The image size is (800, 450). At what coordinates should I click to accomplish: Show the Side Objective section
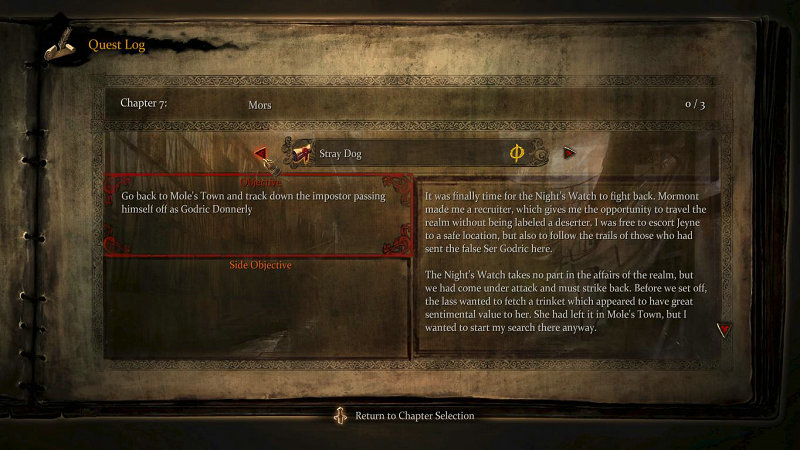point(260,265)
